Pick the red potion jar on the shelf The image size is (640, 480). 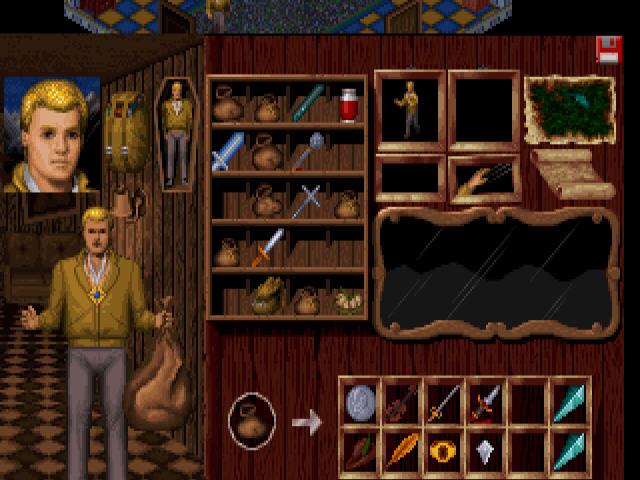pyautogui.click(x=348, y=105)
